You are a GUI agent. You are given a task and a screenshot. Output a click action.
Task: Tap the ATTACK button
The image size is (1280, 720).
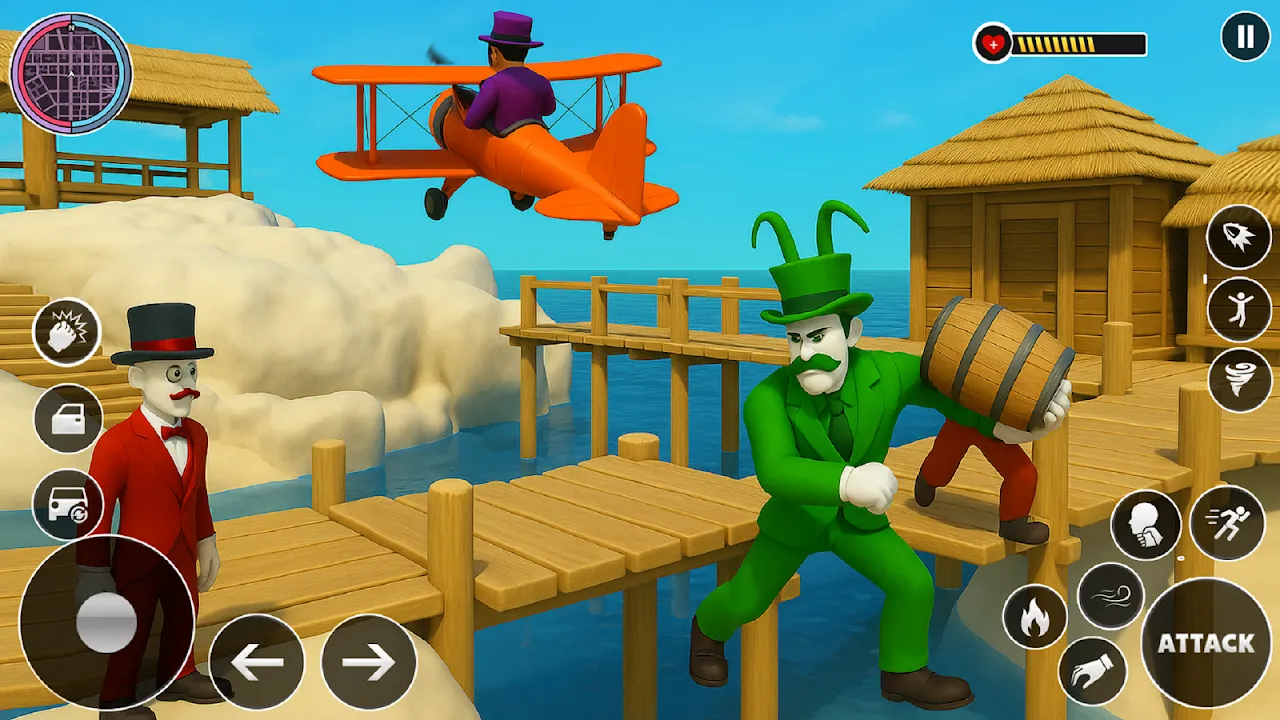(x=1206, y=643)
